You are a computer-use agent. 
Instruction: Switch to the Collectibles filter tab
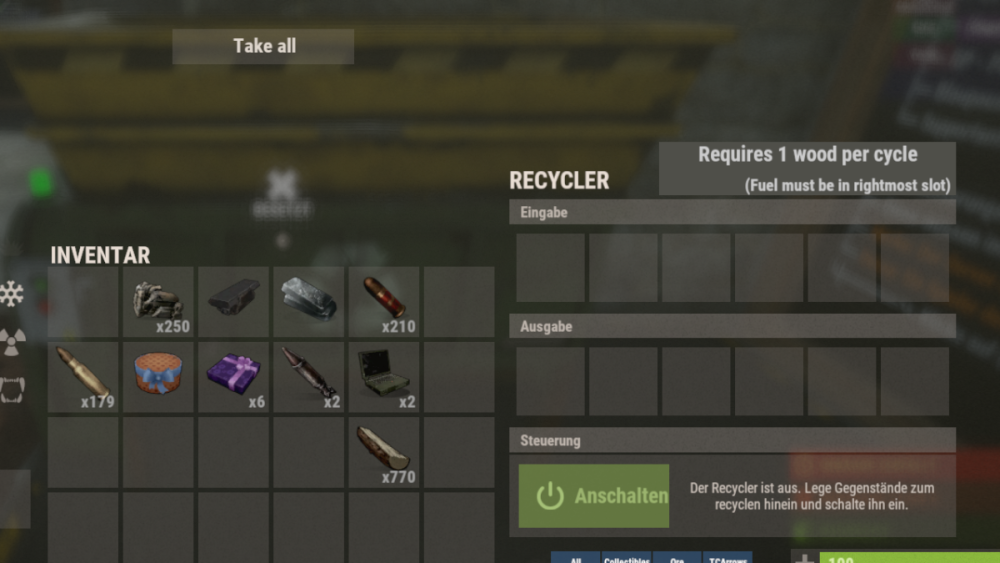point(626,558)
